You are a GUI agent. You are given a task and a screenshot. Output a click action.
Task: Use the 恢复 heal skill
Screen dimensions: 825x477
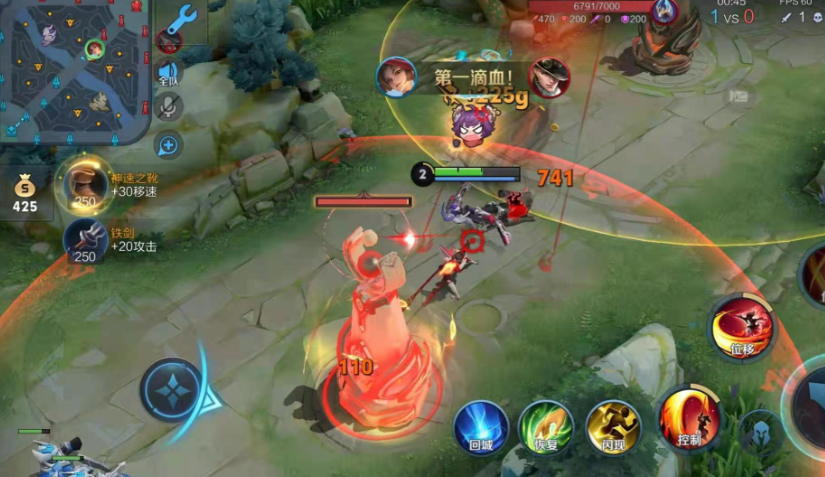545,427
